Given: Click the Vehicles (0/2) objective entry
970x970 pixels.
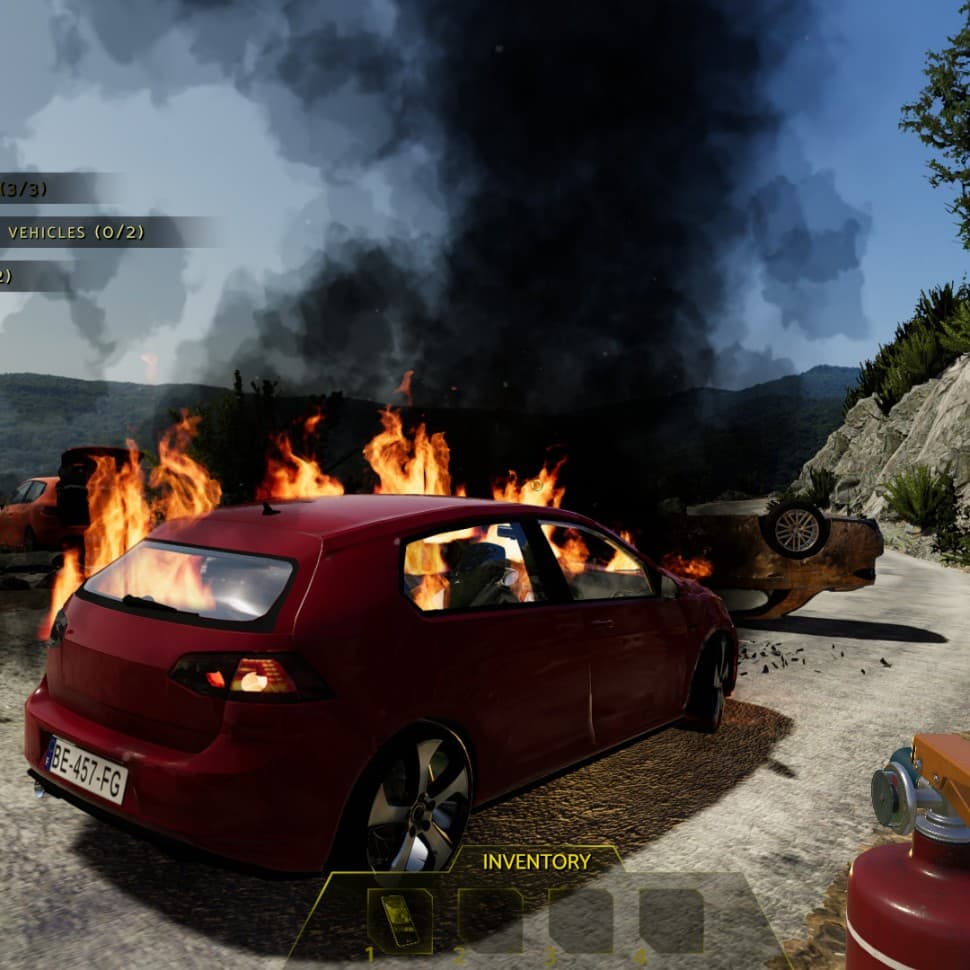Looking at the screenshot, I should [x=76, y=232].
